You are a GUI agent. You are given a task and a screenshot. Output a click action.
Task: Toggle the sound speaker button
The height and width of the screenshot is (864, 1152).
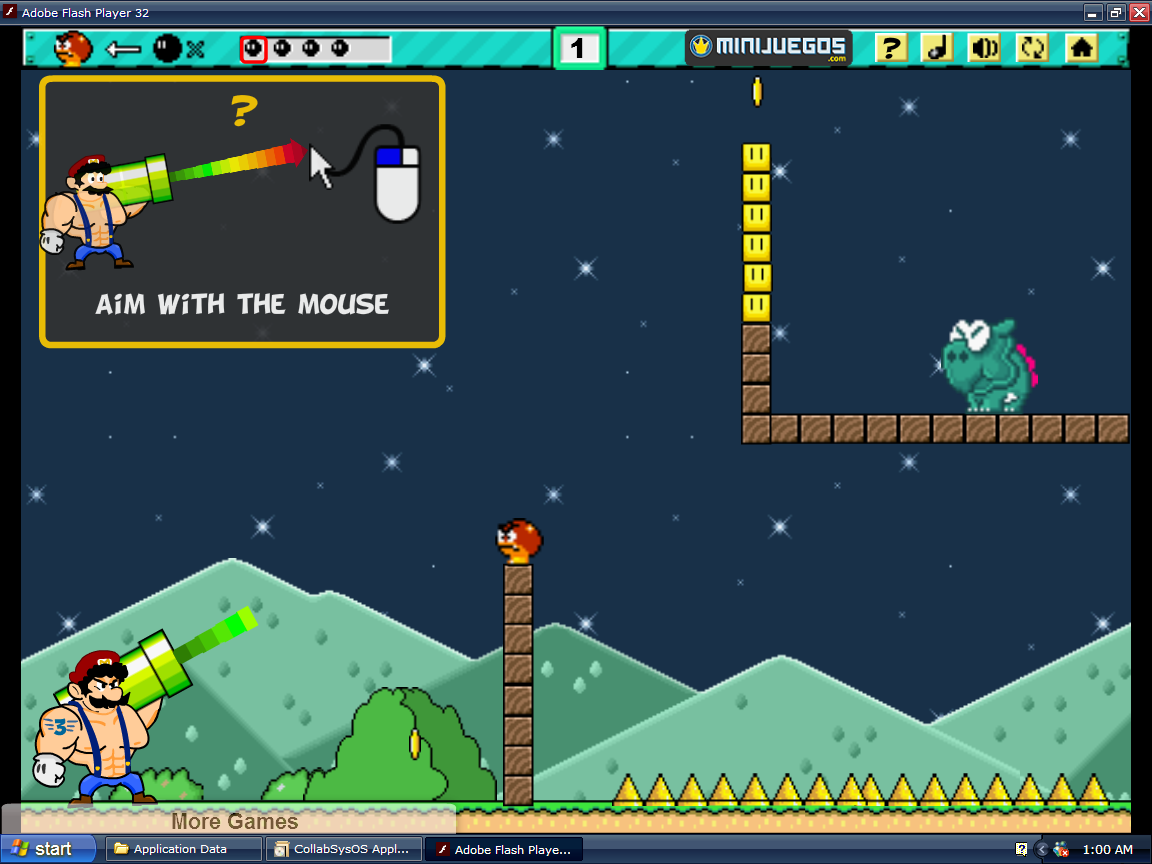pos(985,48)
